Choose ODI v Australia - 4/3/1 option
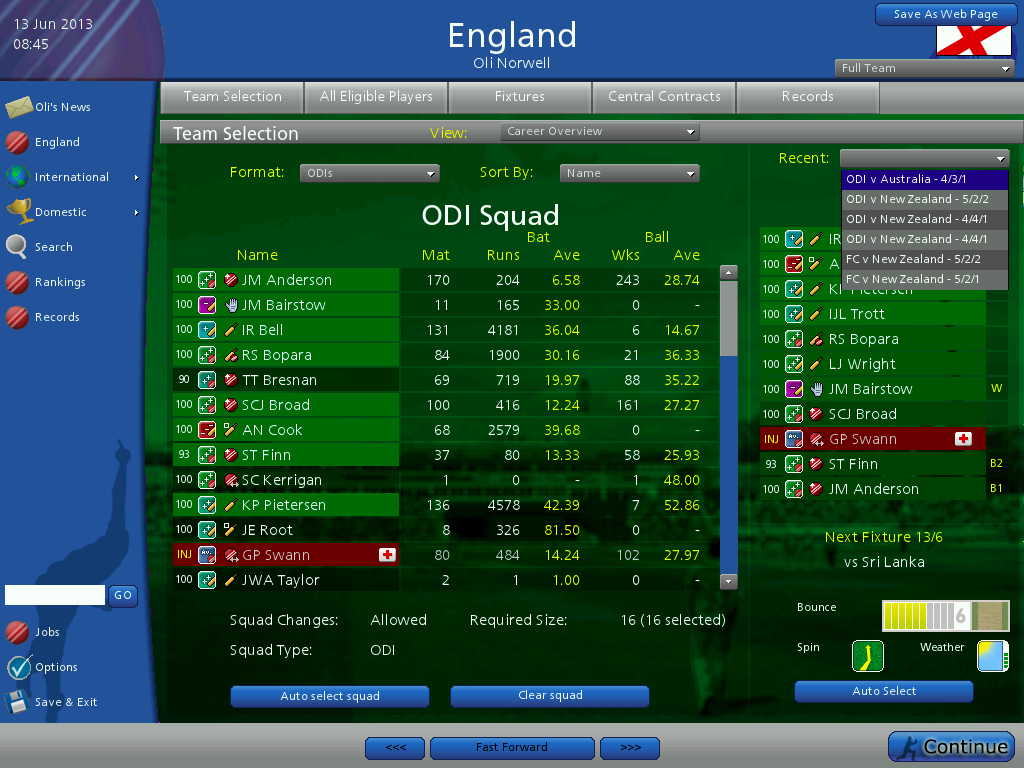1024x768 pixels. click(x=925, y=179)
